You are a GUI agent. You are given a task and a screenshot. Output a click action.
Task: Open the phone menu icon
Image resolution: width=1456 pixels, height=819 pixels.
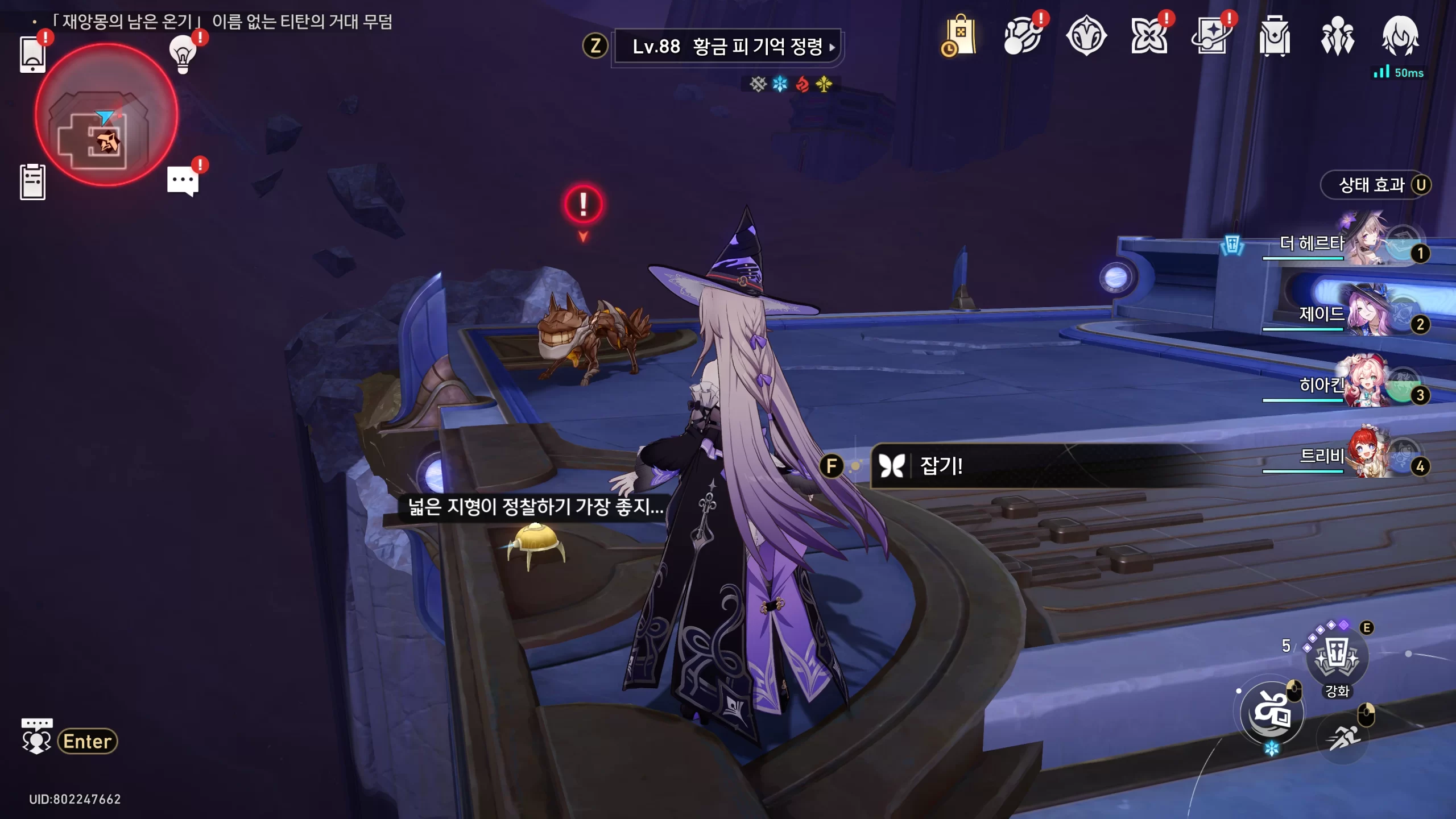[x=32, y=55]
